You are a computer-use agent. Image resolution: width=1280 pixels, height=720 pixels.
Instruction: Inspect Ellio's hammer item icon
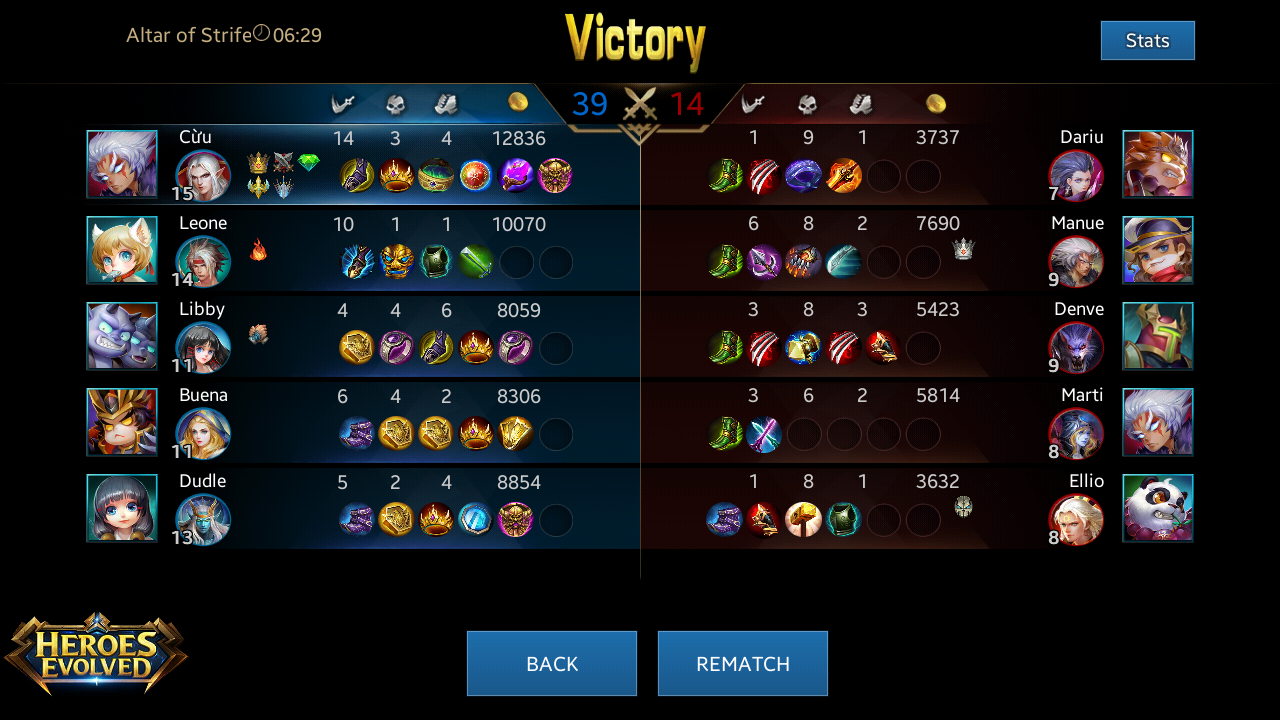(x=803, y=520)
